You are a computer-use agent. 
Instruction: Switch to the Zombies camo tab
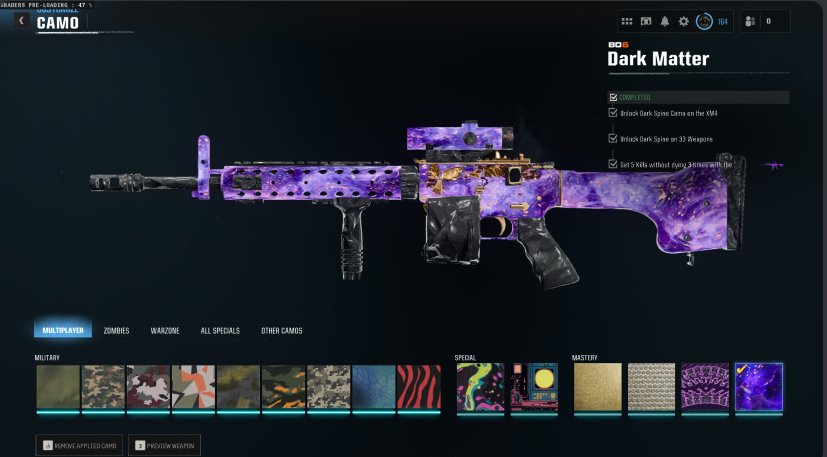tap(116, 330)
